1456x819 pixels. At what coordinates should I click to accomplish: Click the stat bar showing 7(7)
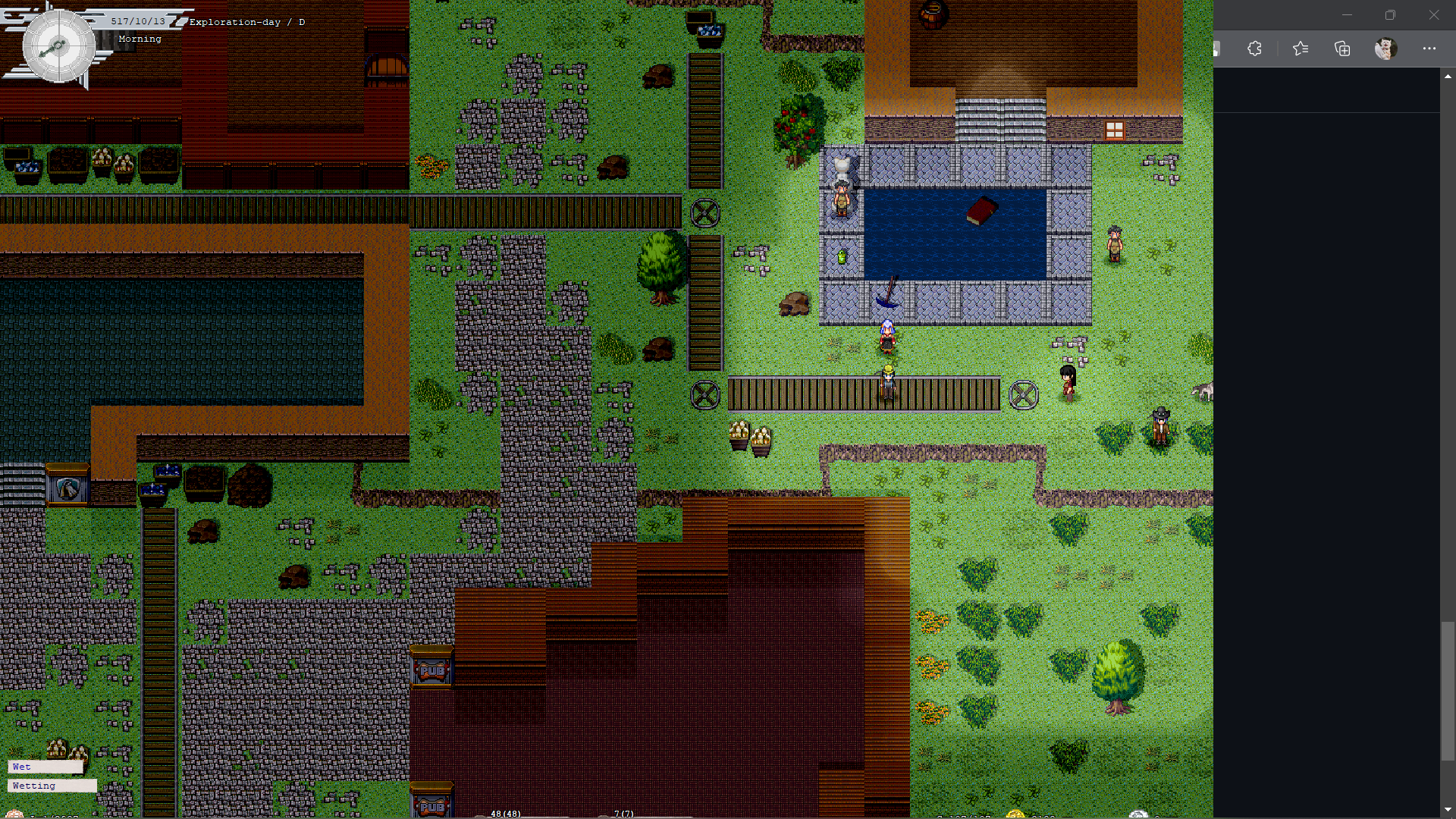point(622,813)
